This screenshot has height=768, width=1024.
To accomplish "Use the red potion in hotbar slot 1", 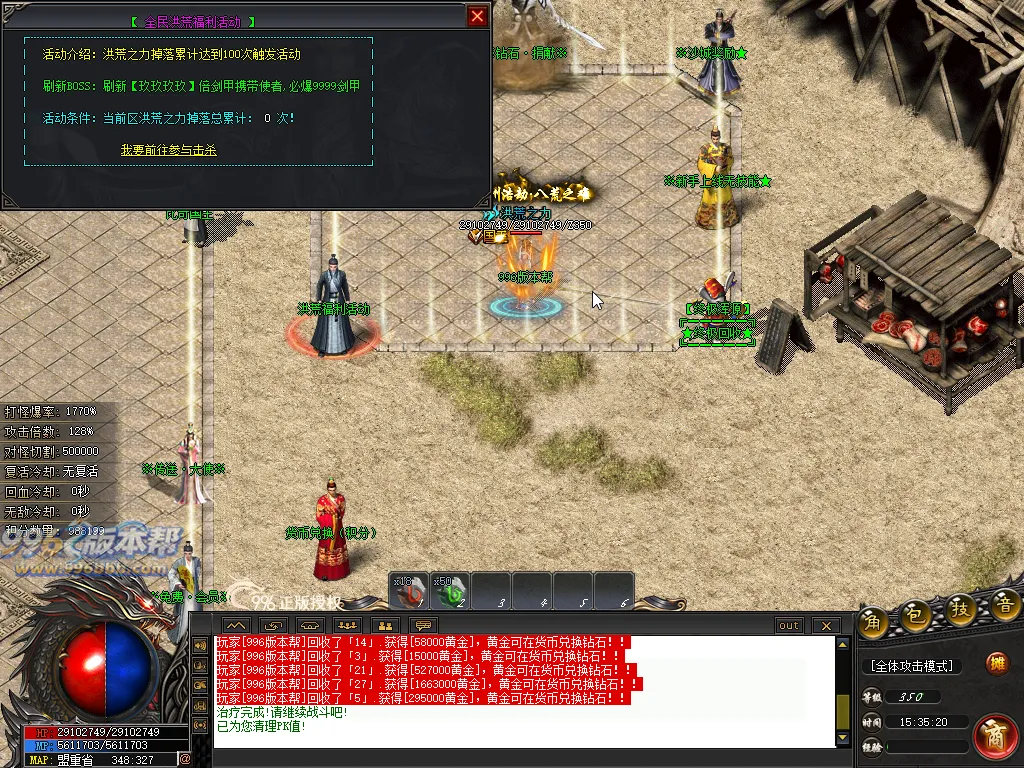I will click(x=409, y=592).
